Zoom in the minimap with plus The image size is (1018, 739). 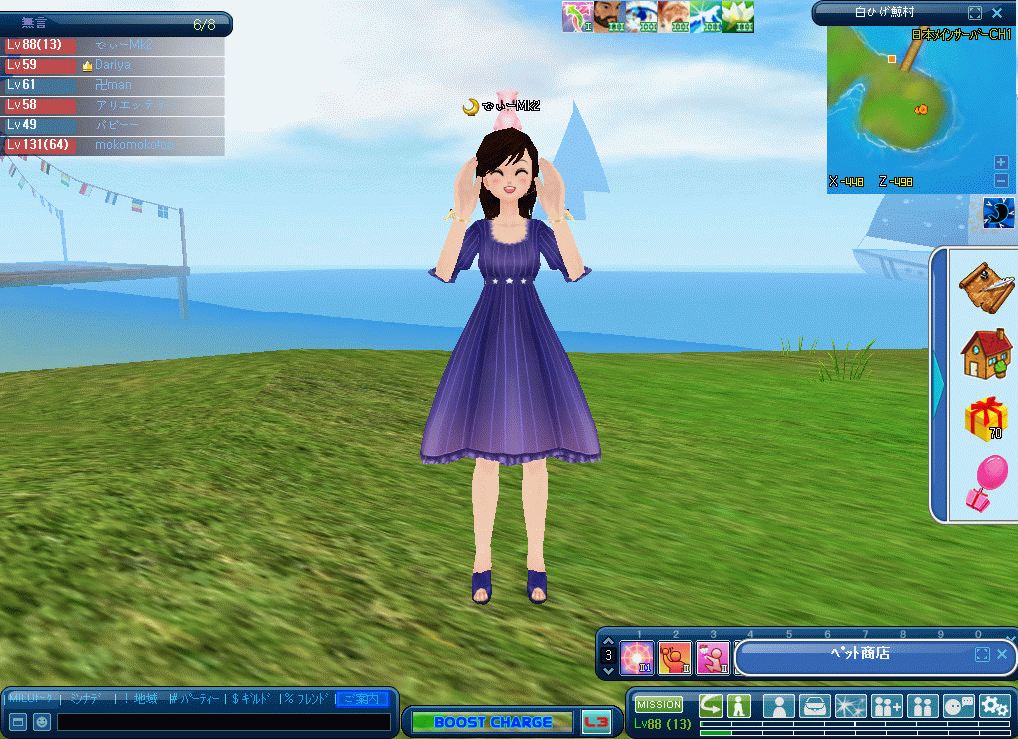(x=1001, y=162)
